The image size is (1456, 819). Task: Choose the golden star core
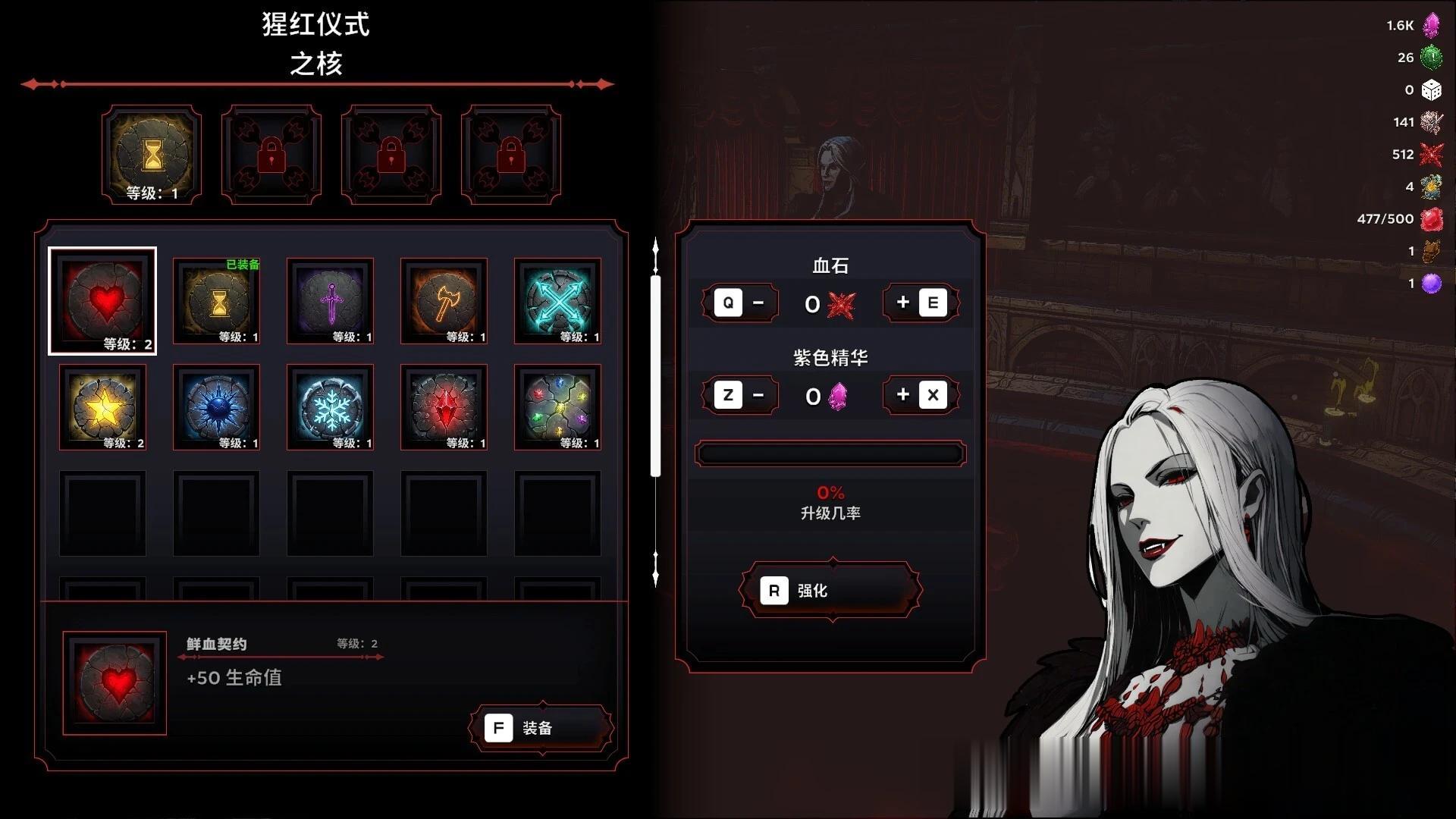coord(102,407)
